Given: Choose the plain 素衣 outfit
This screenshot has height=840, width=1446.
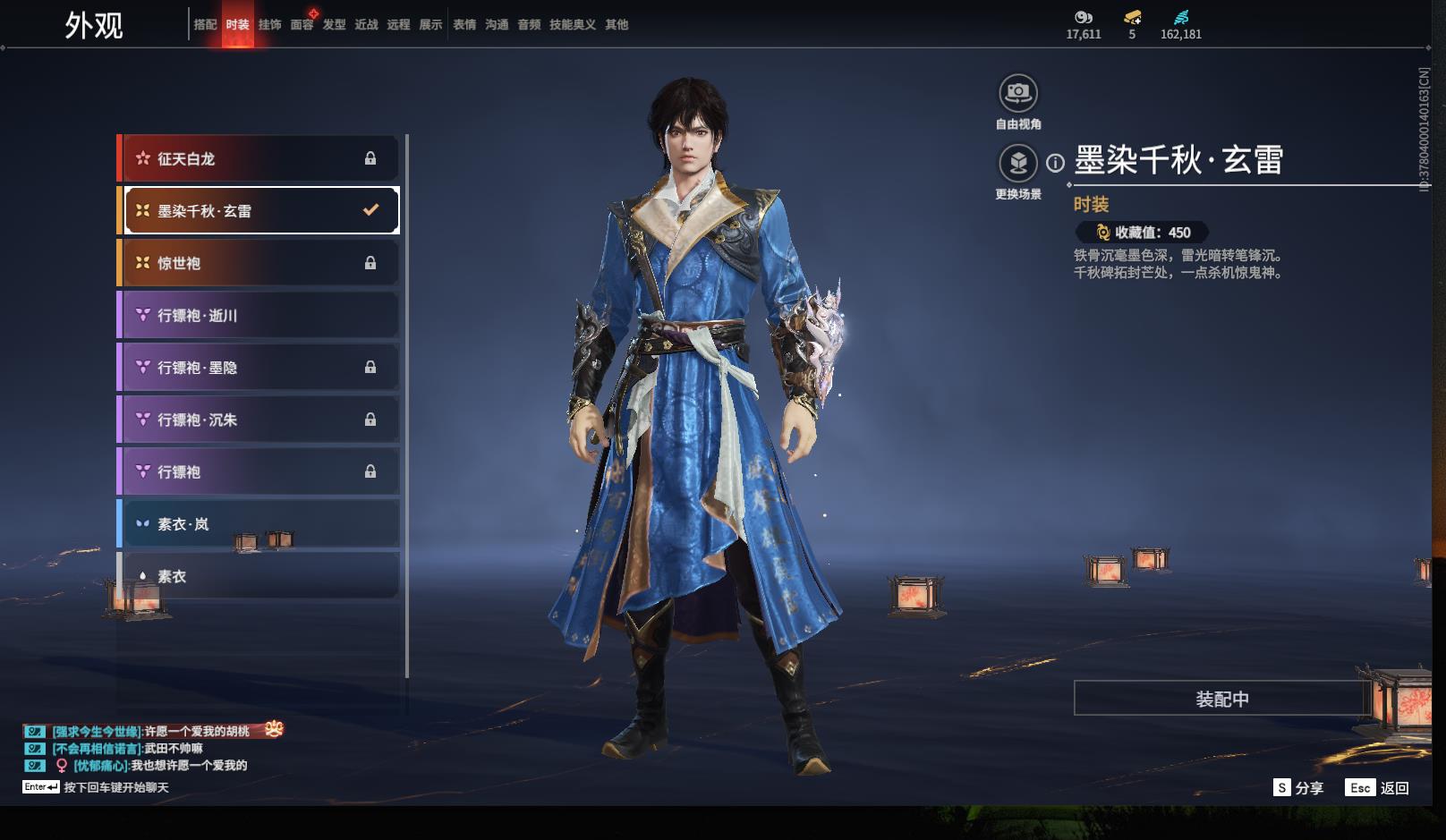Looking at the screenshot, I should (x=259, y=576).
